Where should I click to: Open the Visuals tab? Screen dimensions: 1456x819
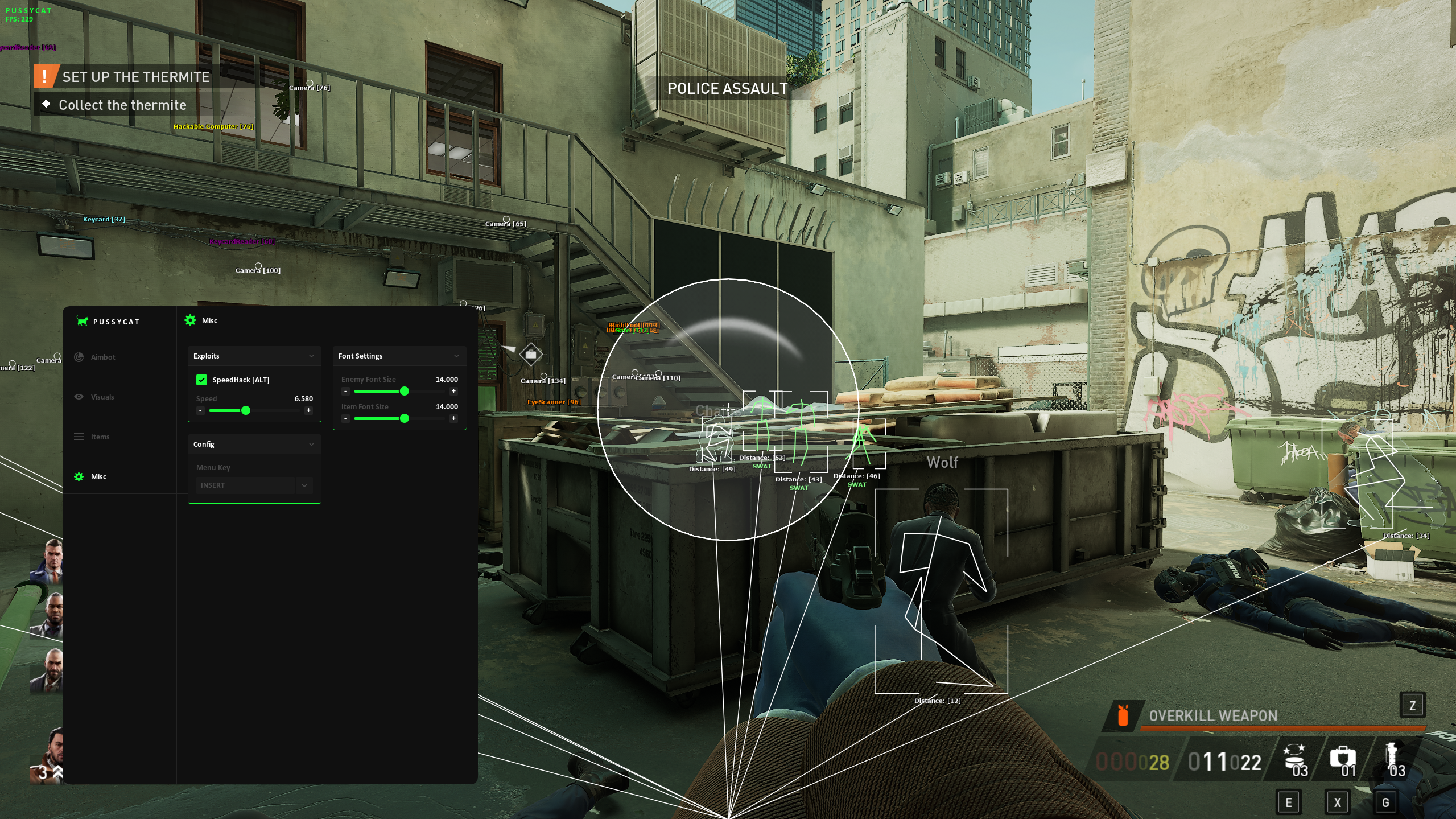coord(102,397)
